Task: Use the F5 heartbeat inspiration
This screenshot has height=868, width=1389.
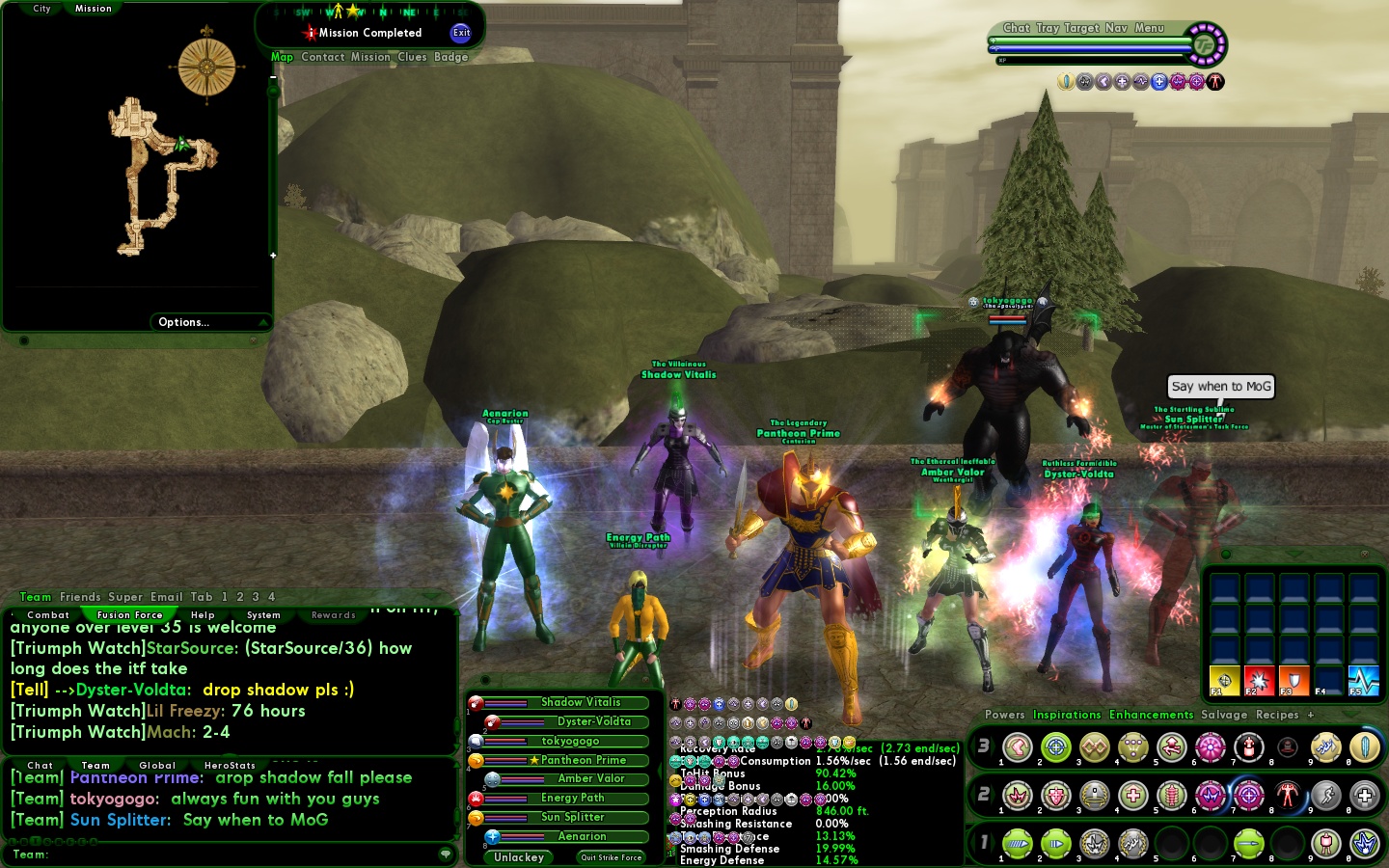Action: [x=1363, y=680]
